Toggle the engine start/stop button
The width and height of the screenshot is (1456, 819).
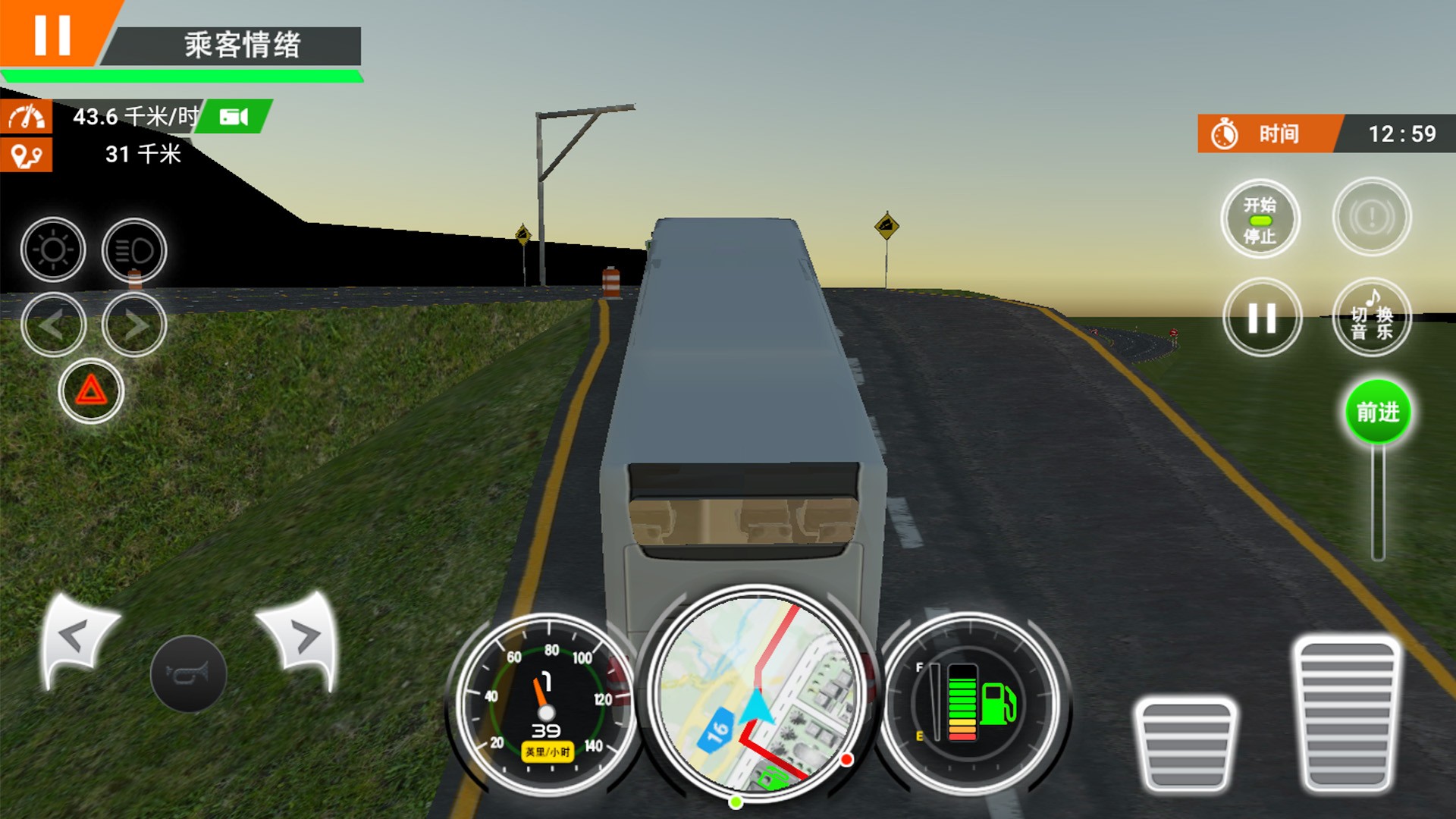click(x=1260, y=219)
